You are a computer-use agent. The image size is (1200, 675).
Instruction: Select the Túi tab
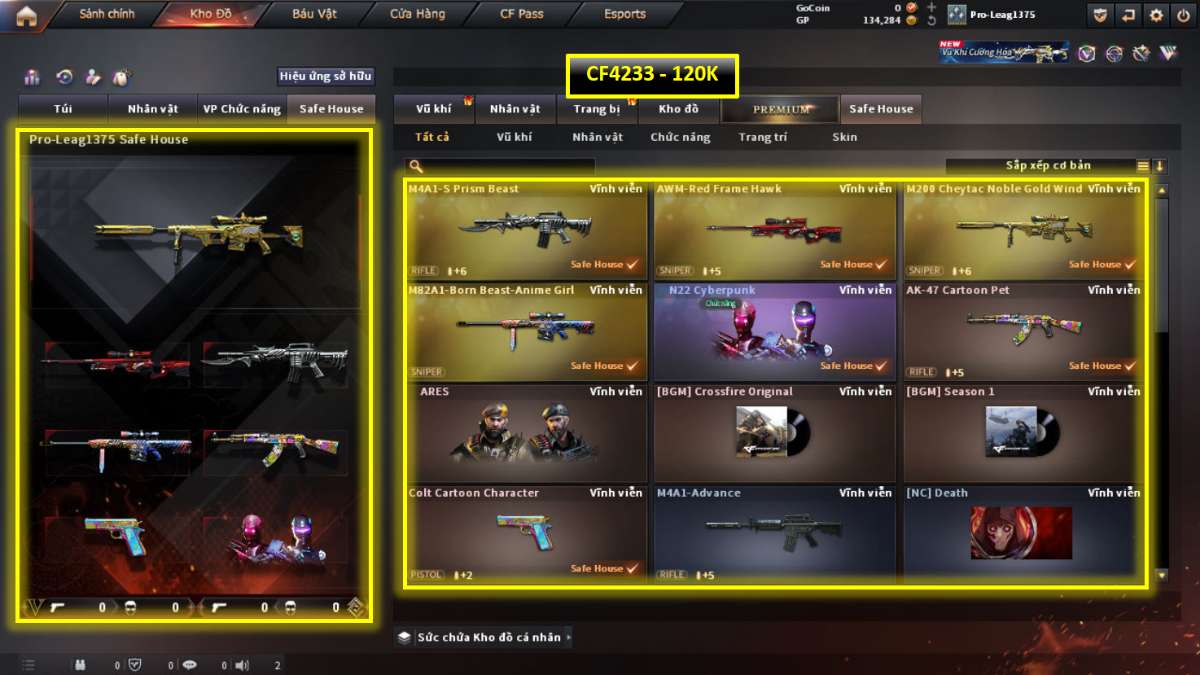[x=64, y=109]
